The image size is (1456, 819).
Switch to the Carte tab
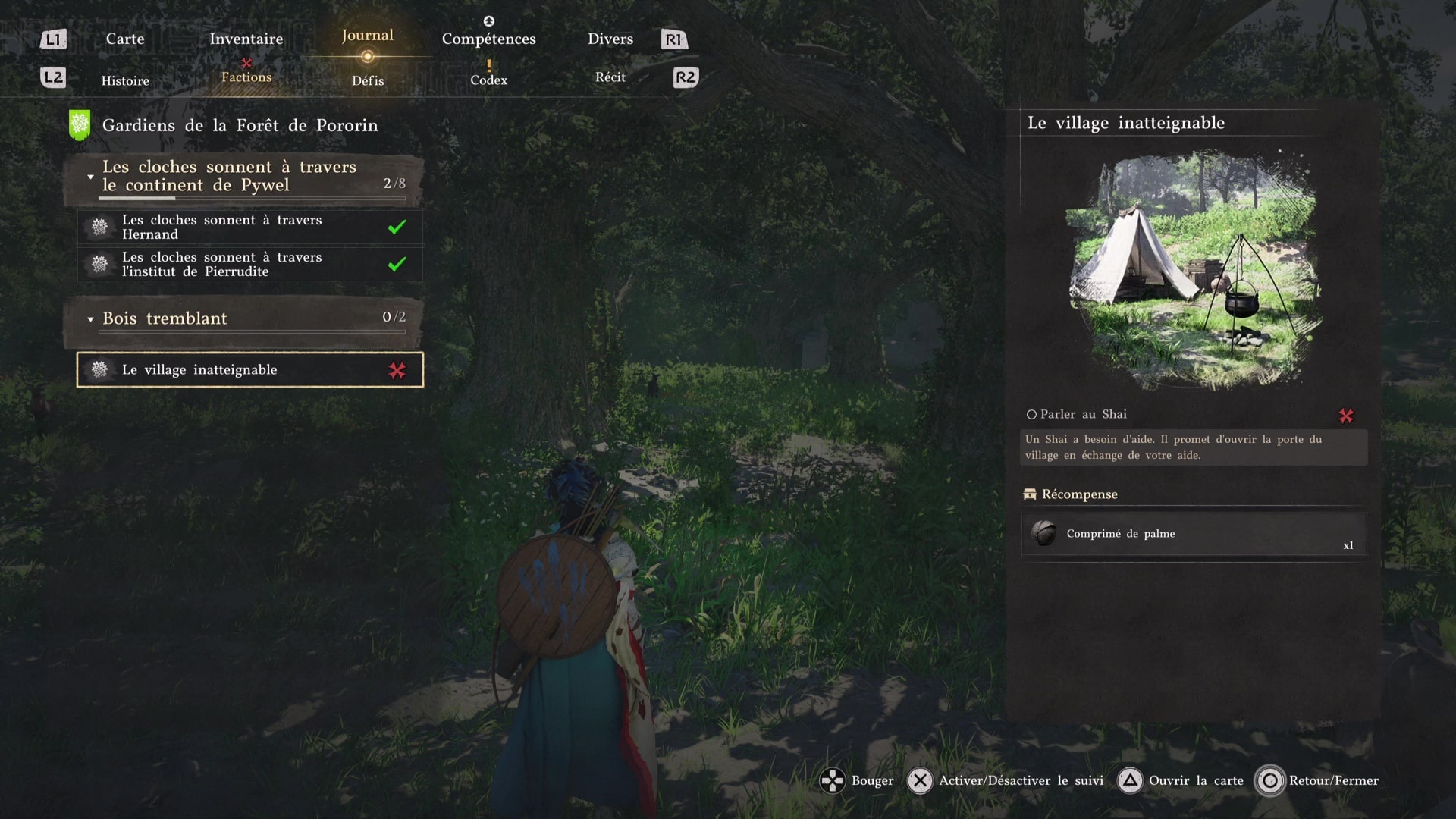coord(125,39)
